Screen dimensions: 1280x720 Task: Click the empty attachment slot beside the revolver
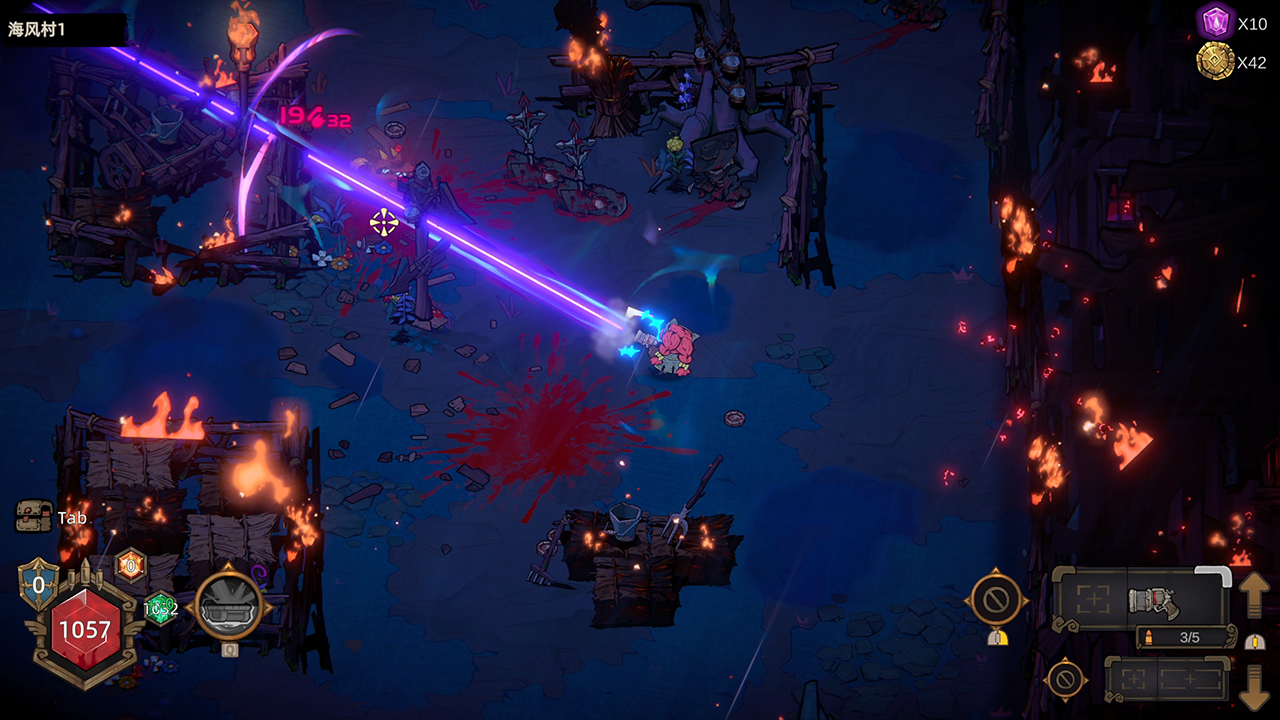(1092, 600)
